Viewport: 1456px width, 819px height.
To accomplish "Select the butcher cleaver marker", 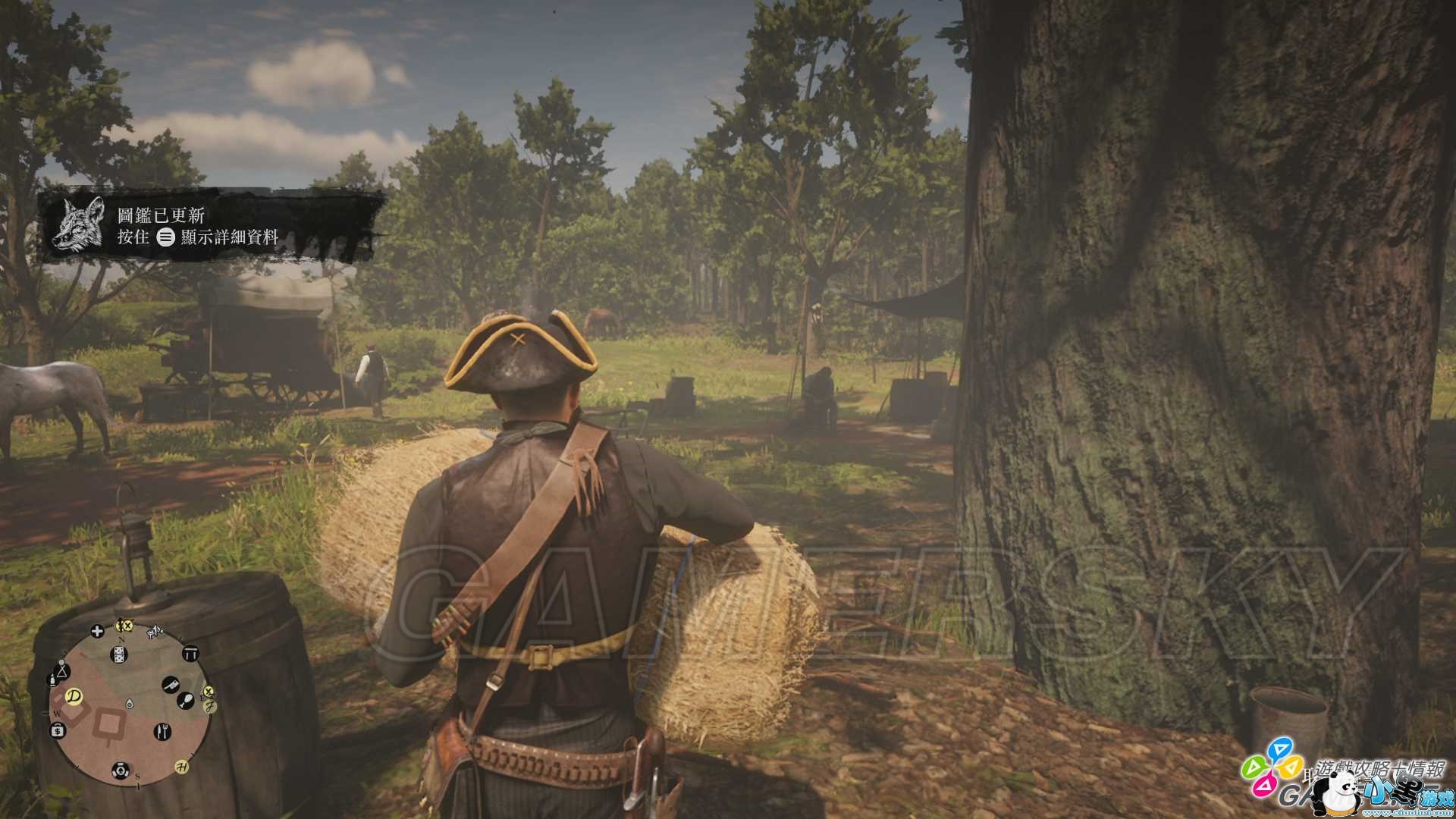I will 170,685.
